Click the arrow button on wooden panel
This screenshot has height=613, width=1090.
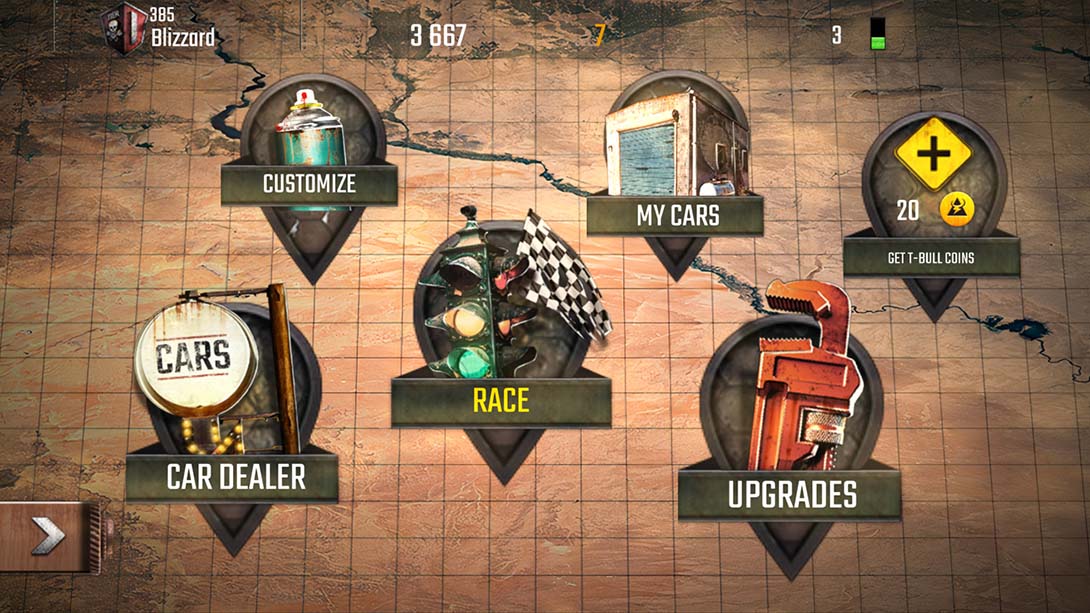click(x=48, y=537)
